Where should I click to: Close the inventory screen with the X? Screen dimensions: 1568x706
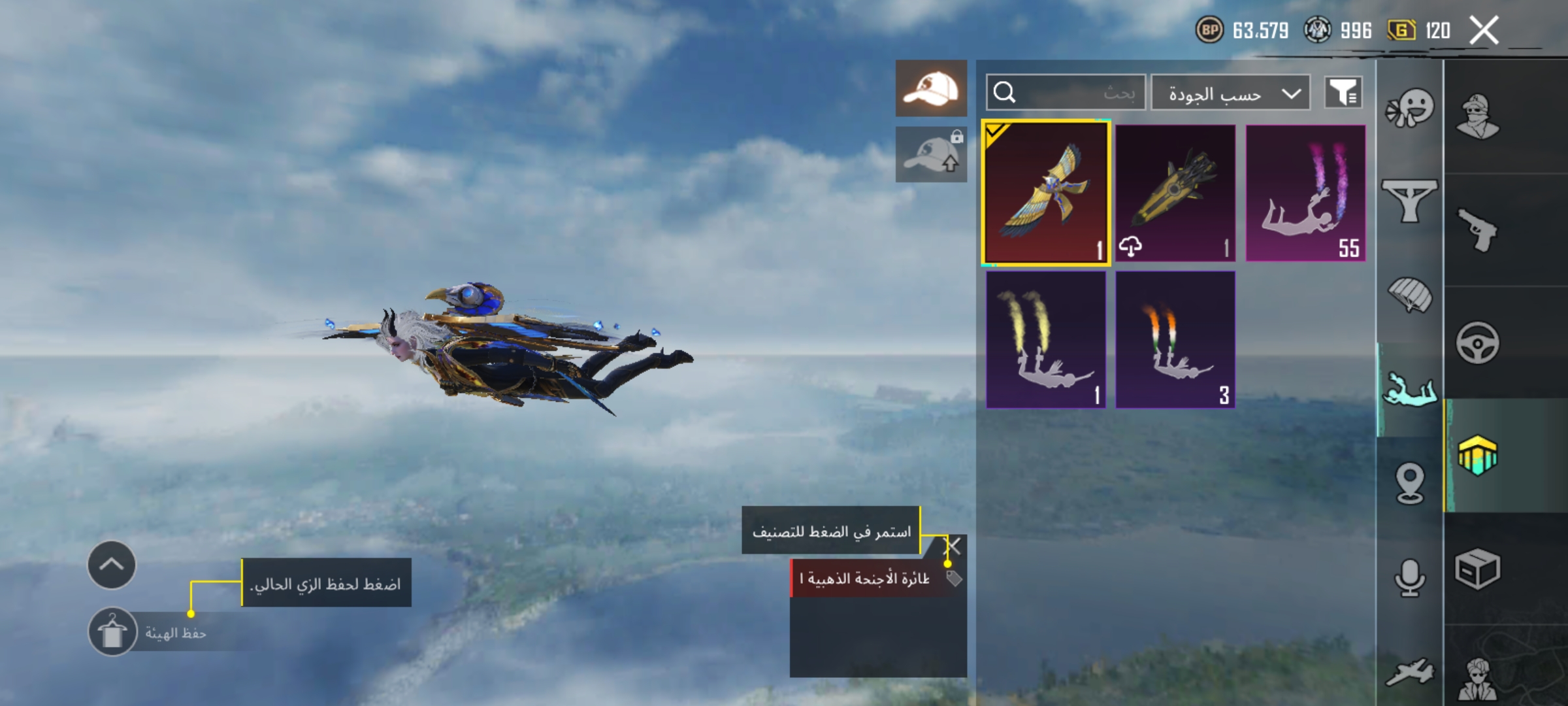[x=1484, y=31]
